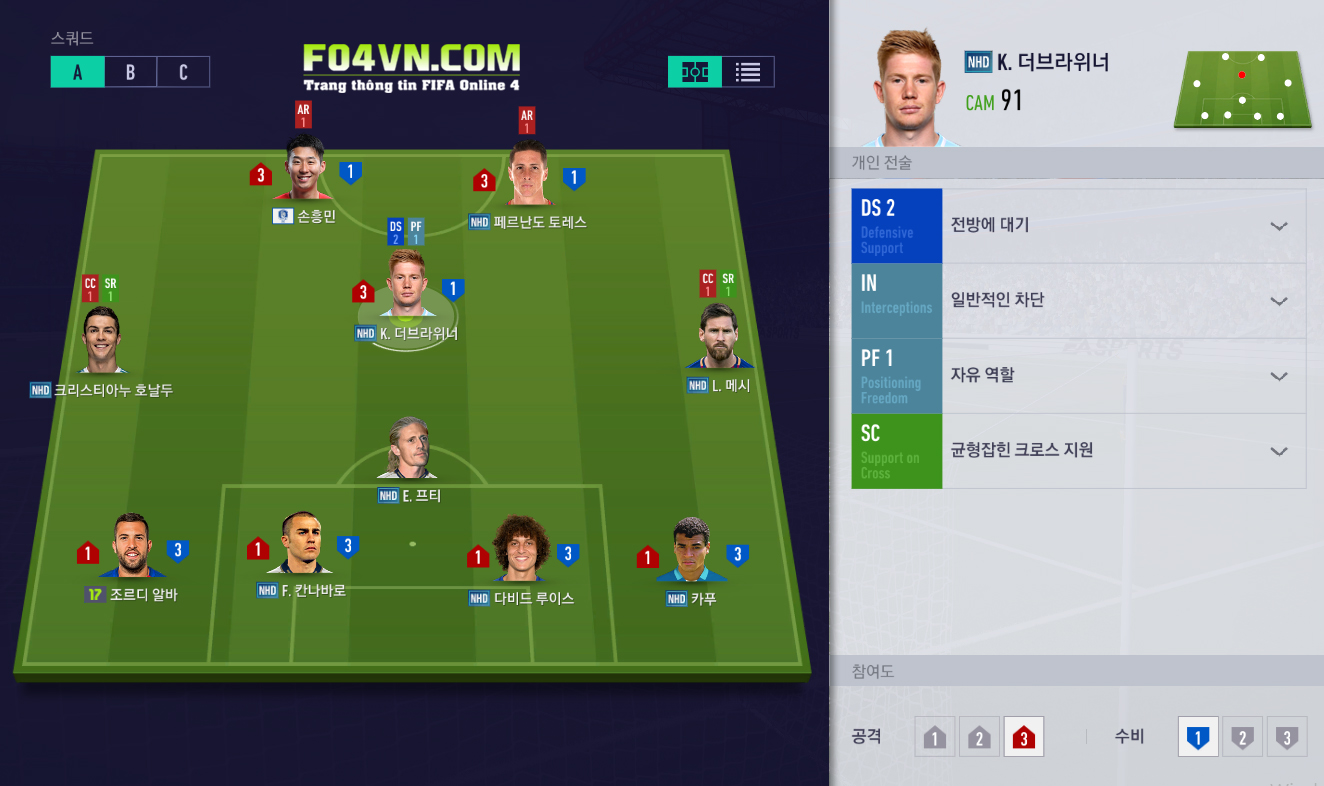This screenshot has width=1324, height=786.
Task: Switch to the pitch formation view
Action: (x=695, y=72)
